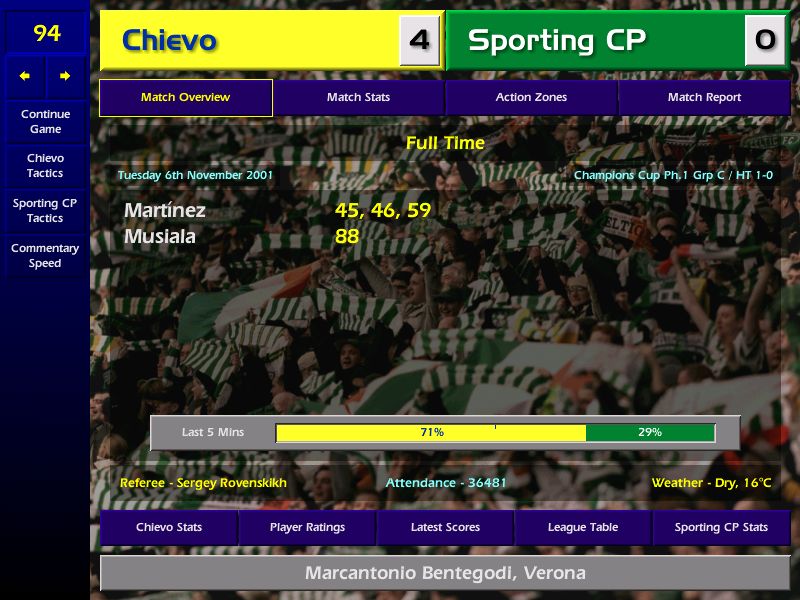The width and height of the screenshot is (800, 600).
Task: Check the Latest Scores
Action: [445, 528]
